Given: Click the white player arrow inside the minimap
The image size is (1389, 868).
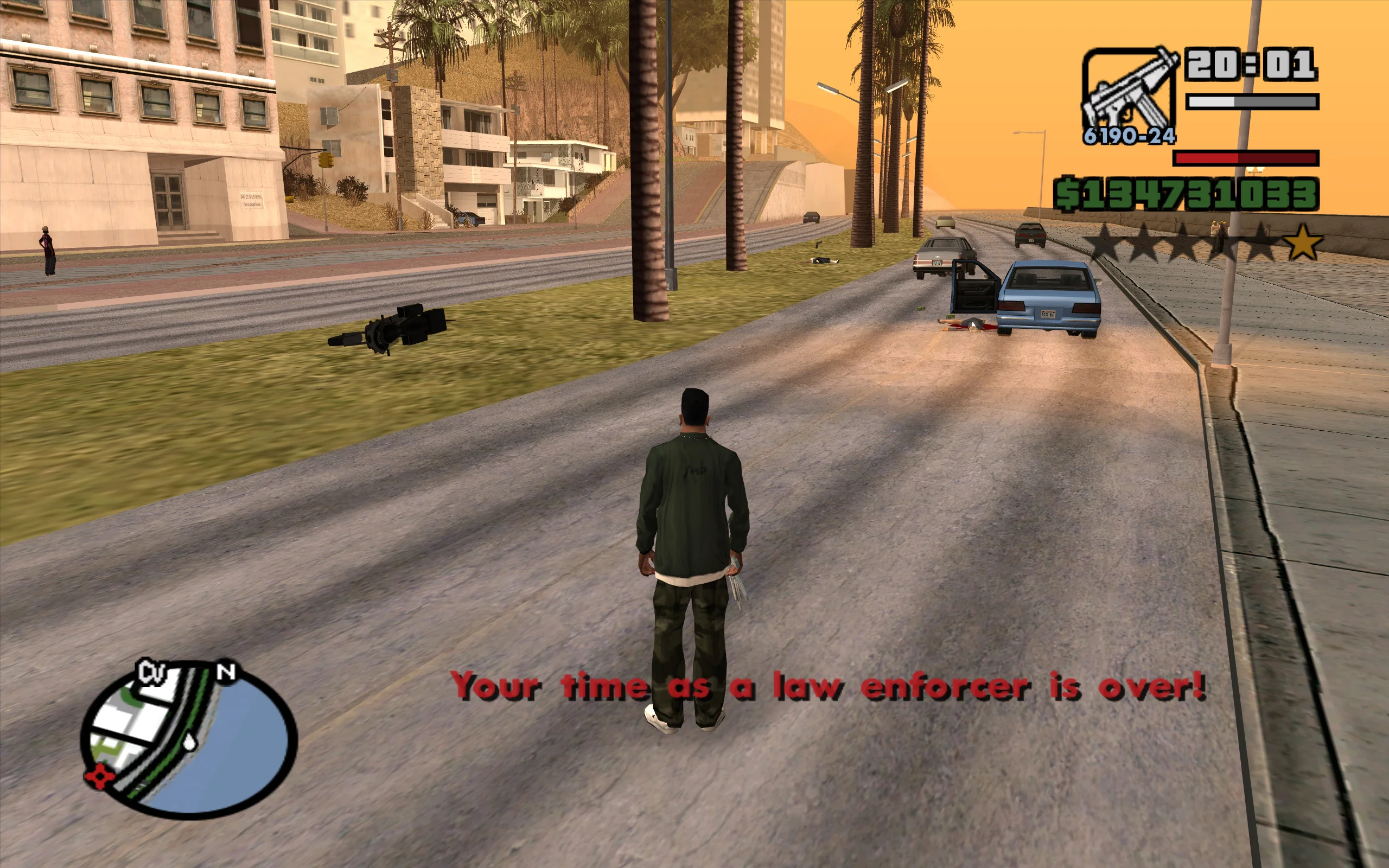Looking at the screenshot, I should click(x=189, y=742).
